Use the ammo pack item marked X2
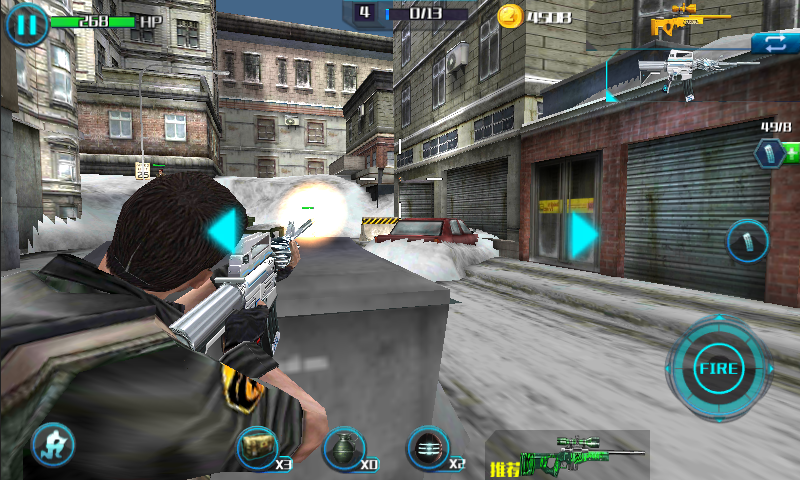 click(428, 447)
